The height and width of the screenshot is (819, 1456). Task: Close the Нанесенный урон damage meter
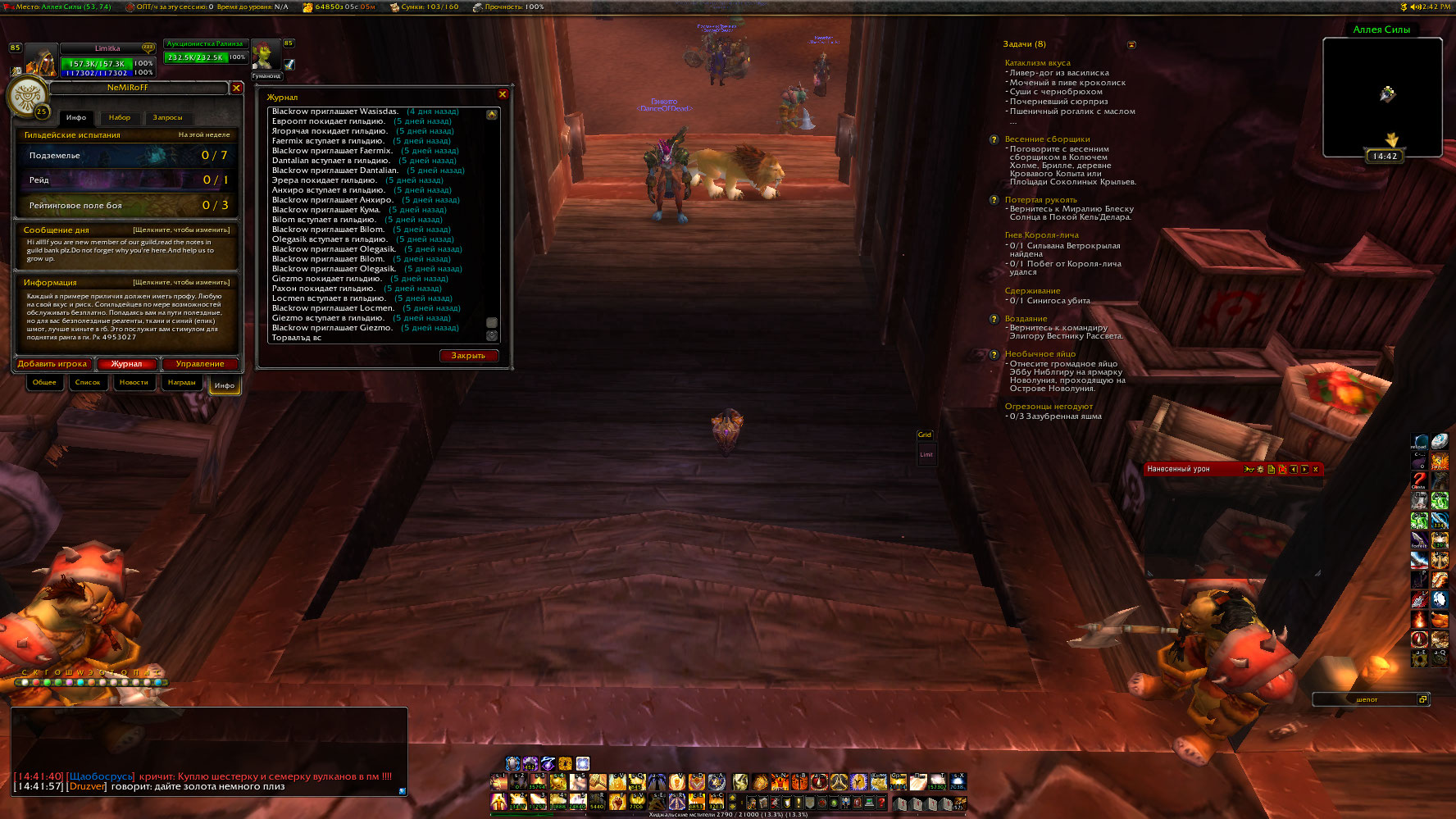point(1315,470)
